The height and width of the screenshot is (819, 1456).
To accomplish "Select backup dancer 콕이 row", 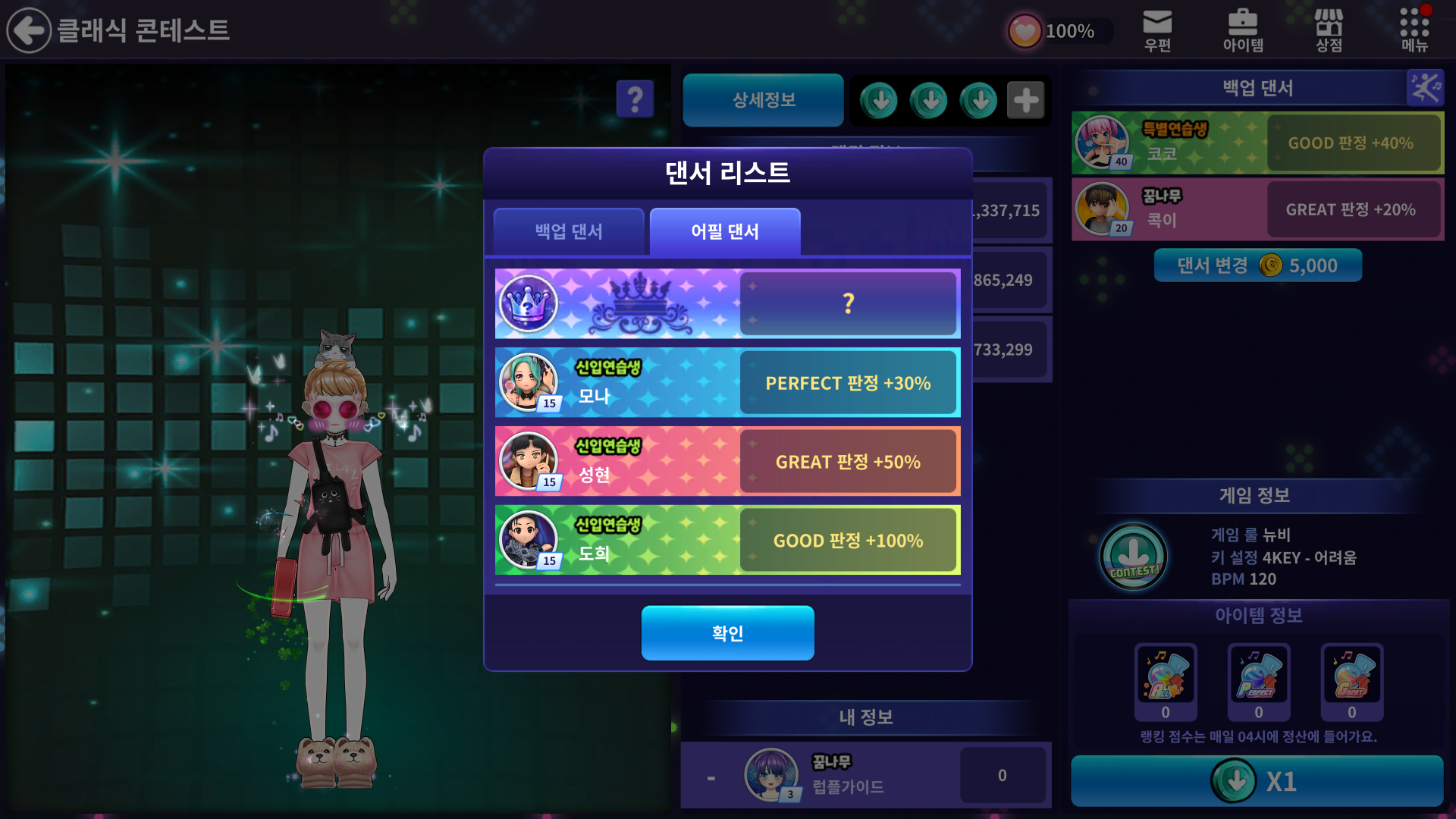I will click(1257, 209).
